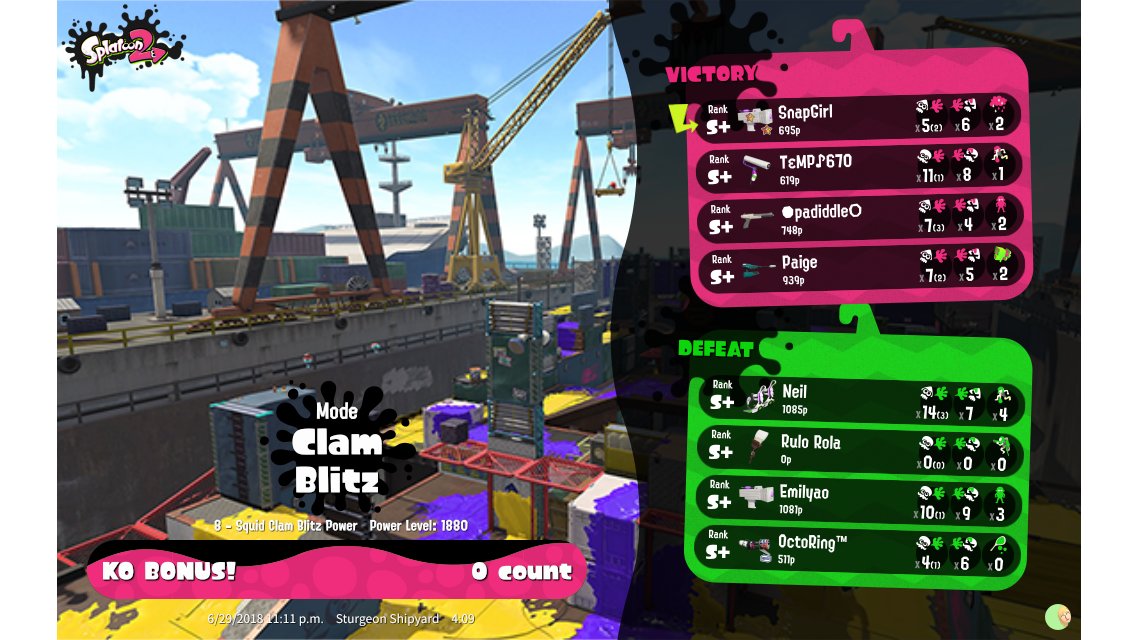Open the round profile avatar icon
The image size is (1138, 640).
tap(1058, 616)
